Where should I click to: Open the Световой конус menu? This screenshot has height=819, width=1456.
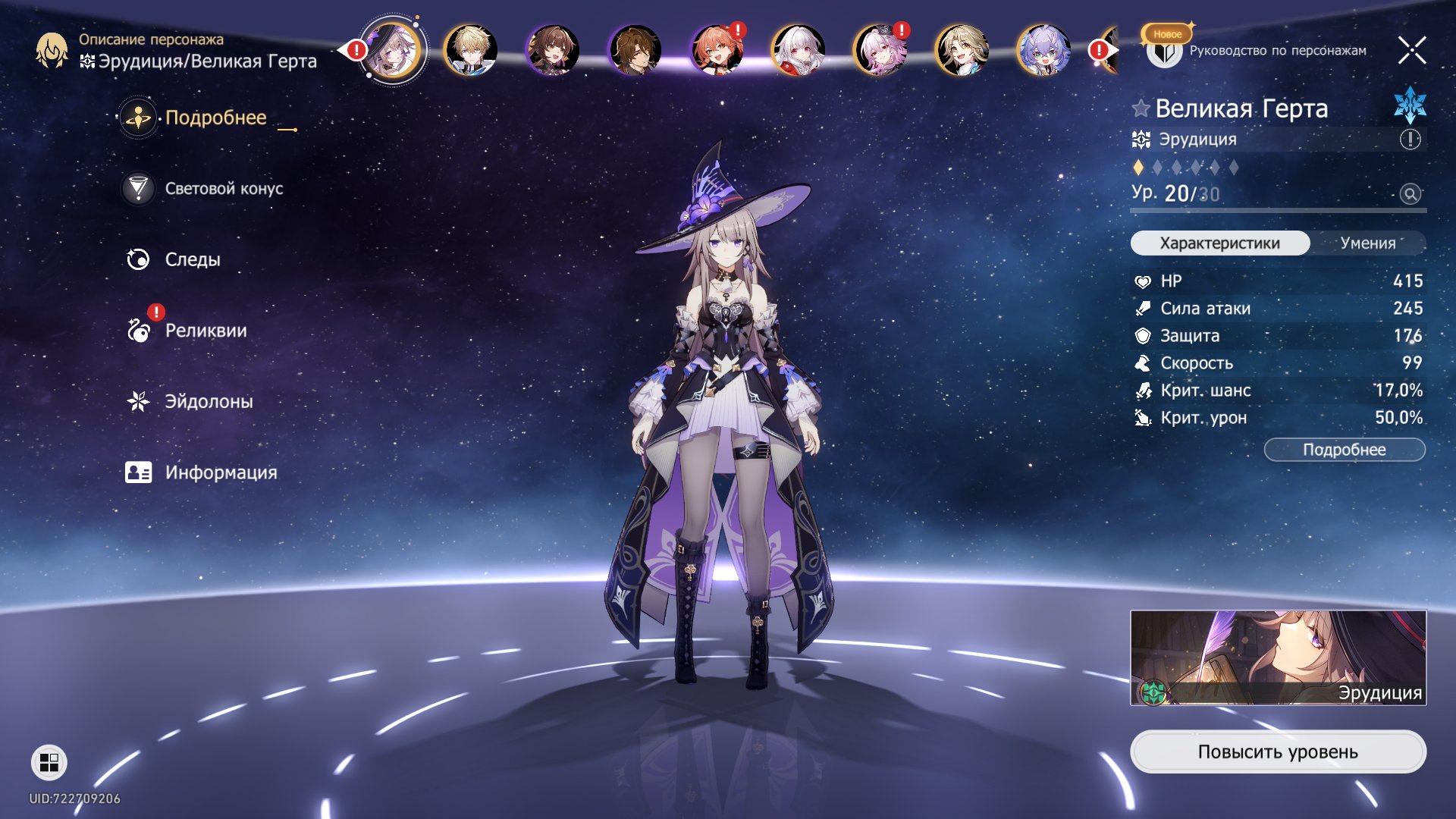click(223, 189)
